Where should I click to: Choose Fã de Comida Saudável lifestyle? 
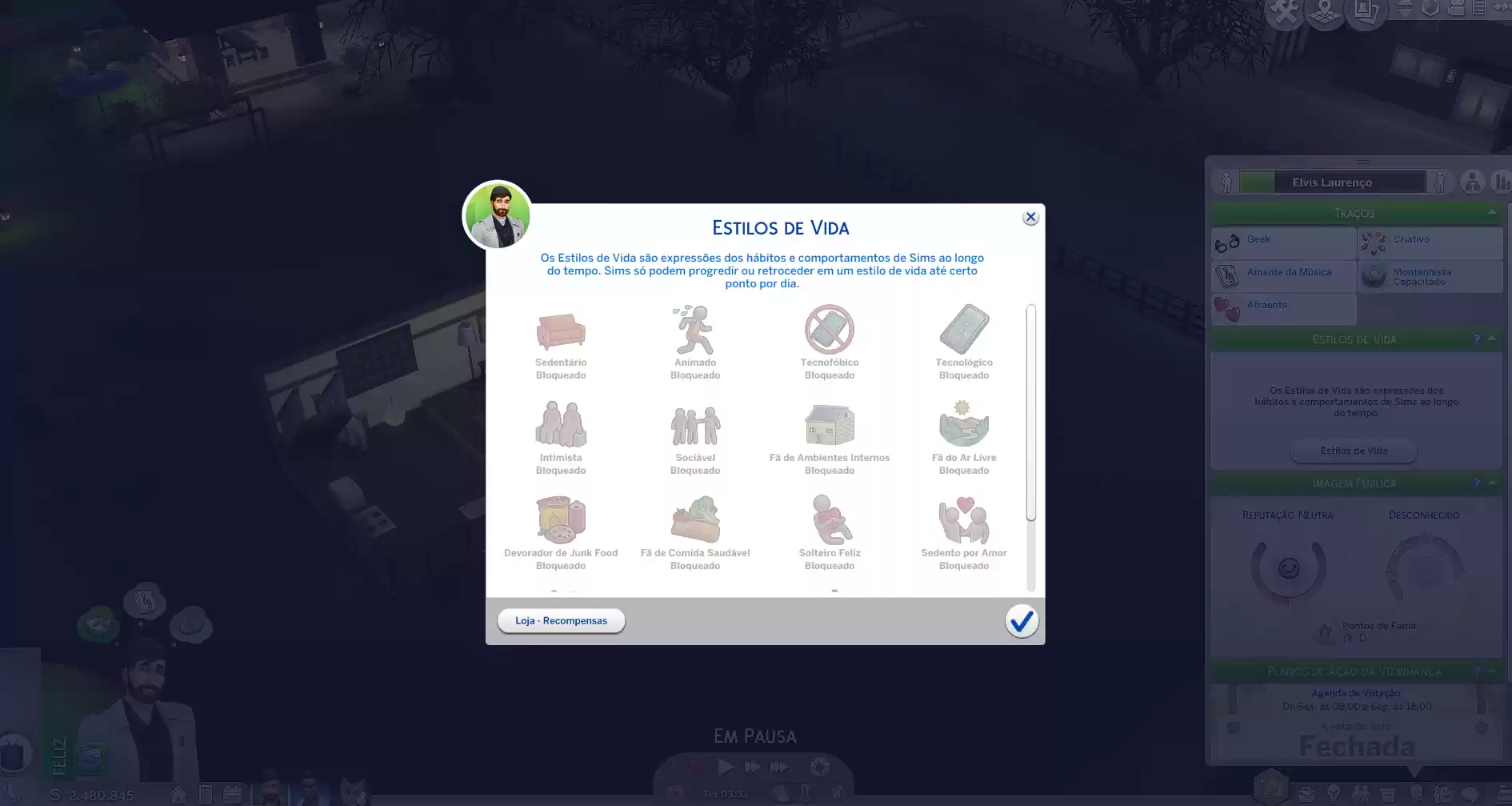click(x=695, y=520)
